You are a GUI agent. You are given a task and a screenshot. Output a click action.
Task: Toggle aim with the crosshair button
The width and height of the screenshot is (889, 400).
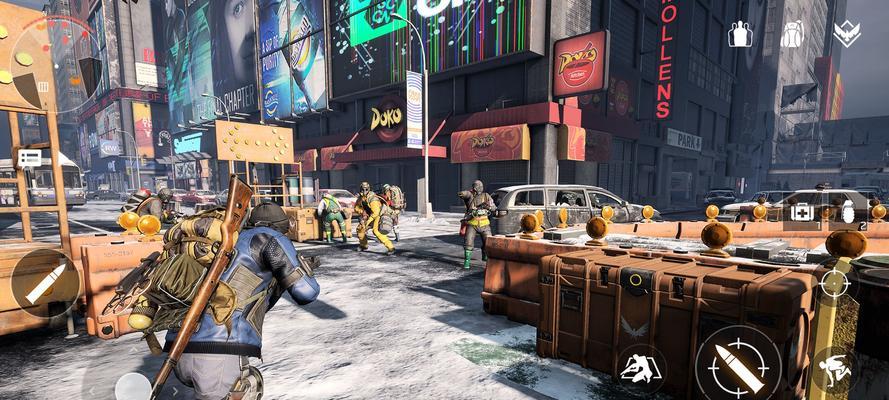pos(834,284)
